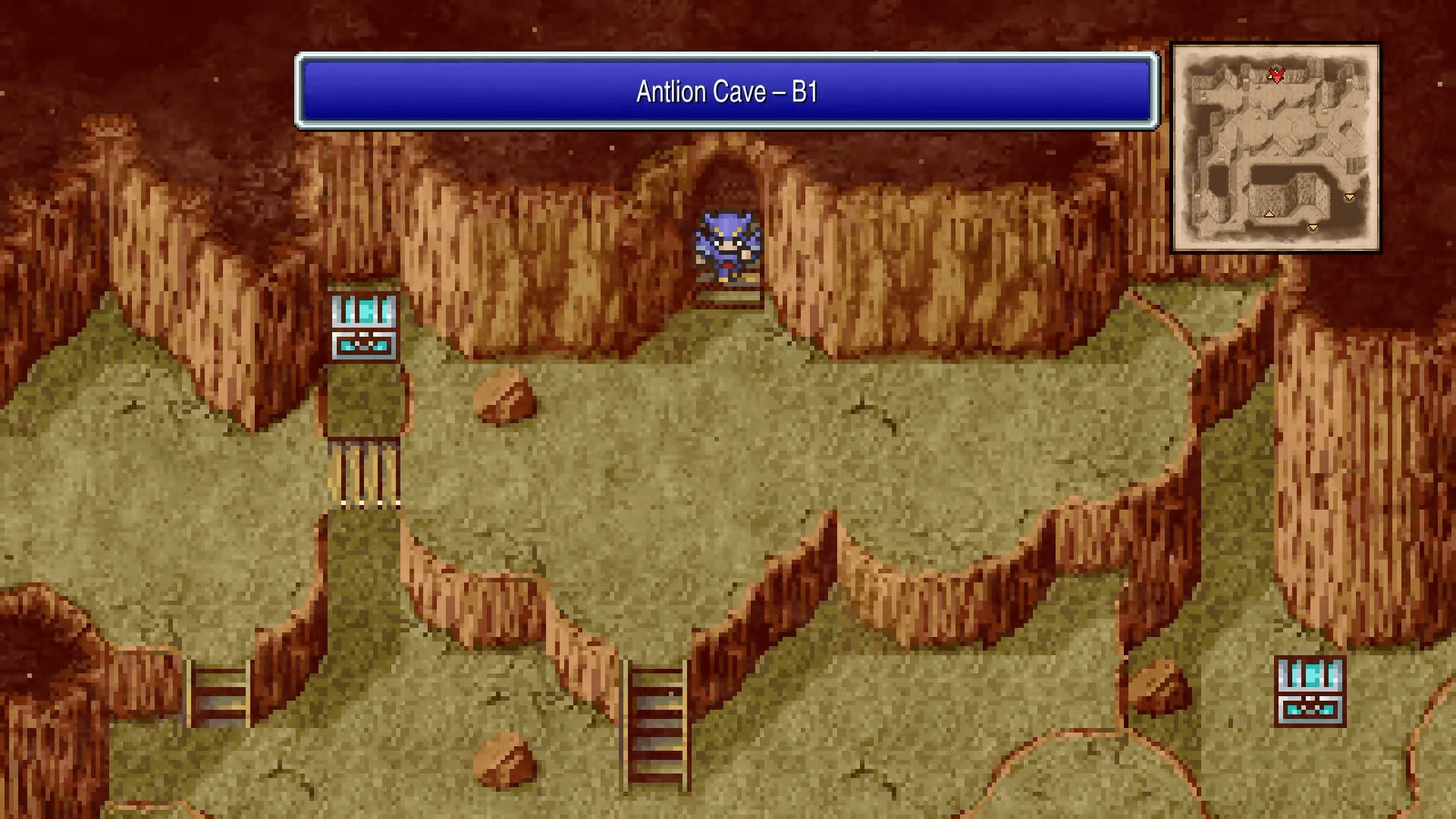Select the player character sprite in the doorway
The image size is (1456, 819).
pyautogui.click(x=726, y=243)
